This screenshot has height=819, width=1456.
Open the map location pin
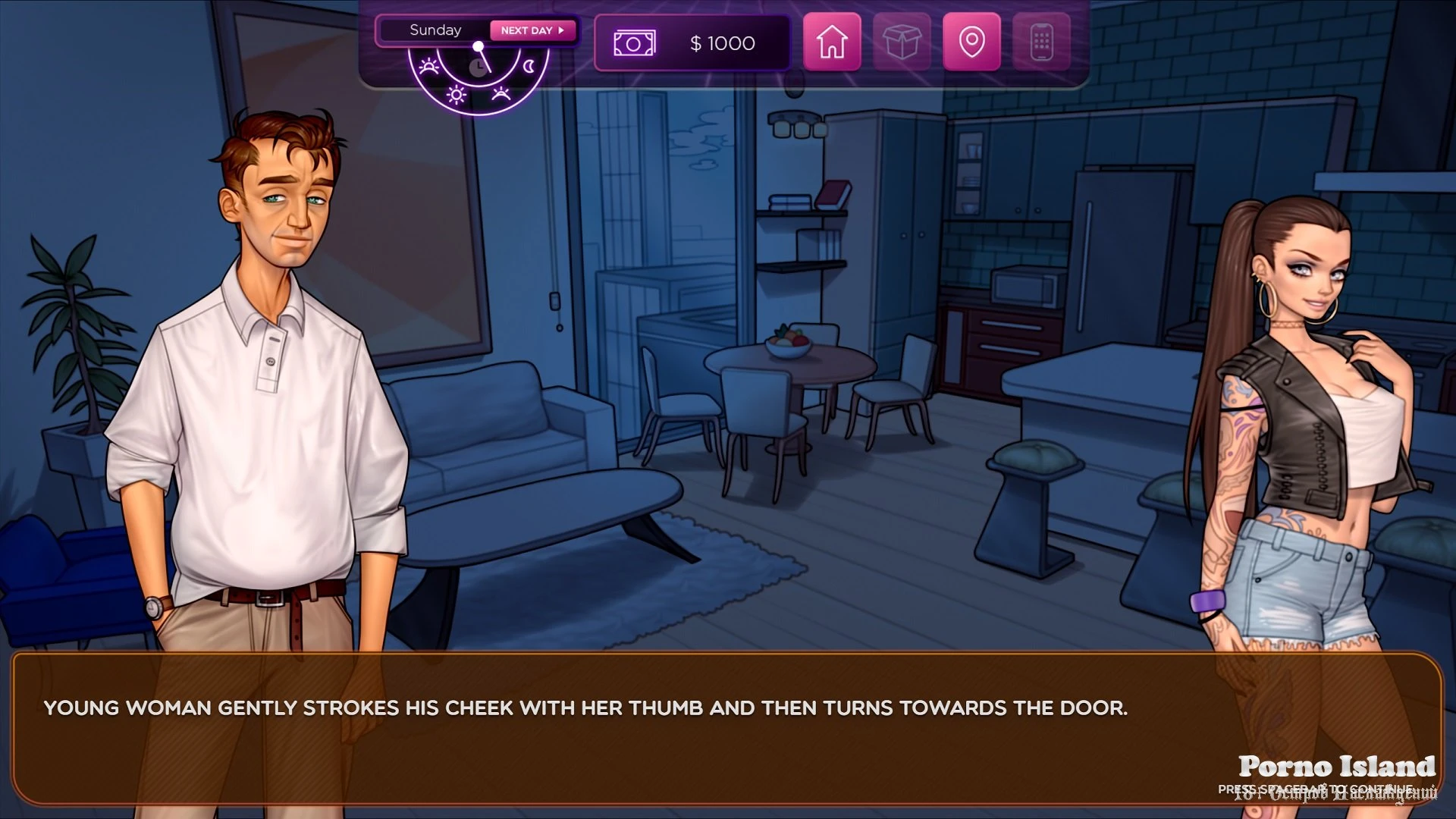click(x=971, y=42)
